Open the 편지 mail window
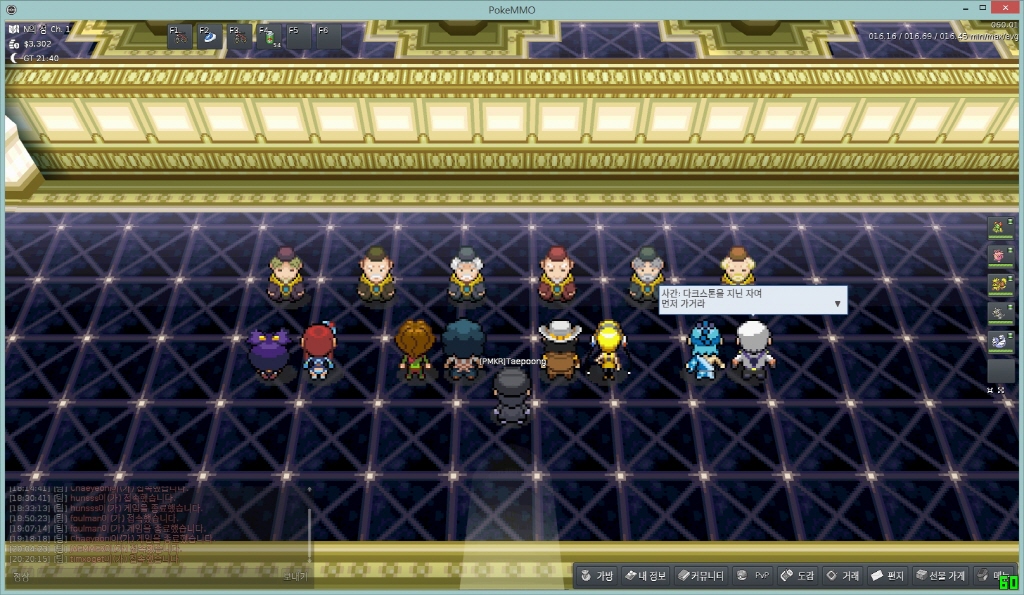 click(x=887, y=576)
